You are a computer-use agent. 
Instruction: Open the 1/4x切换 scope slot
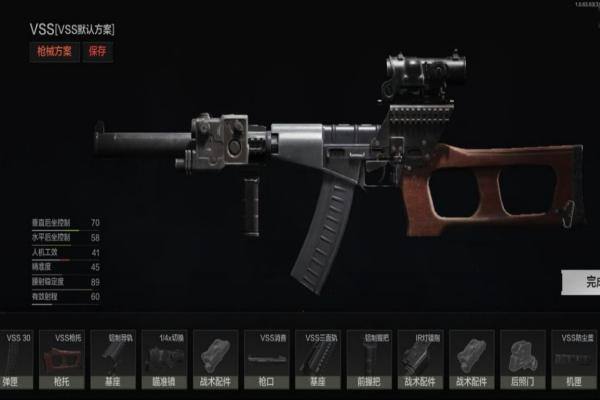tap(169, 359)
